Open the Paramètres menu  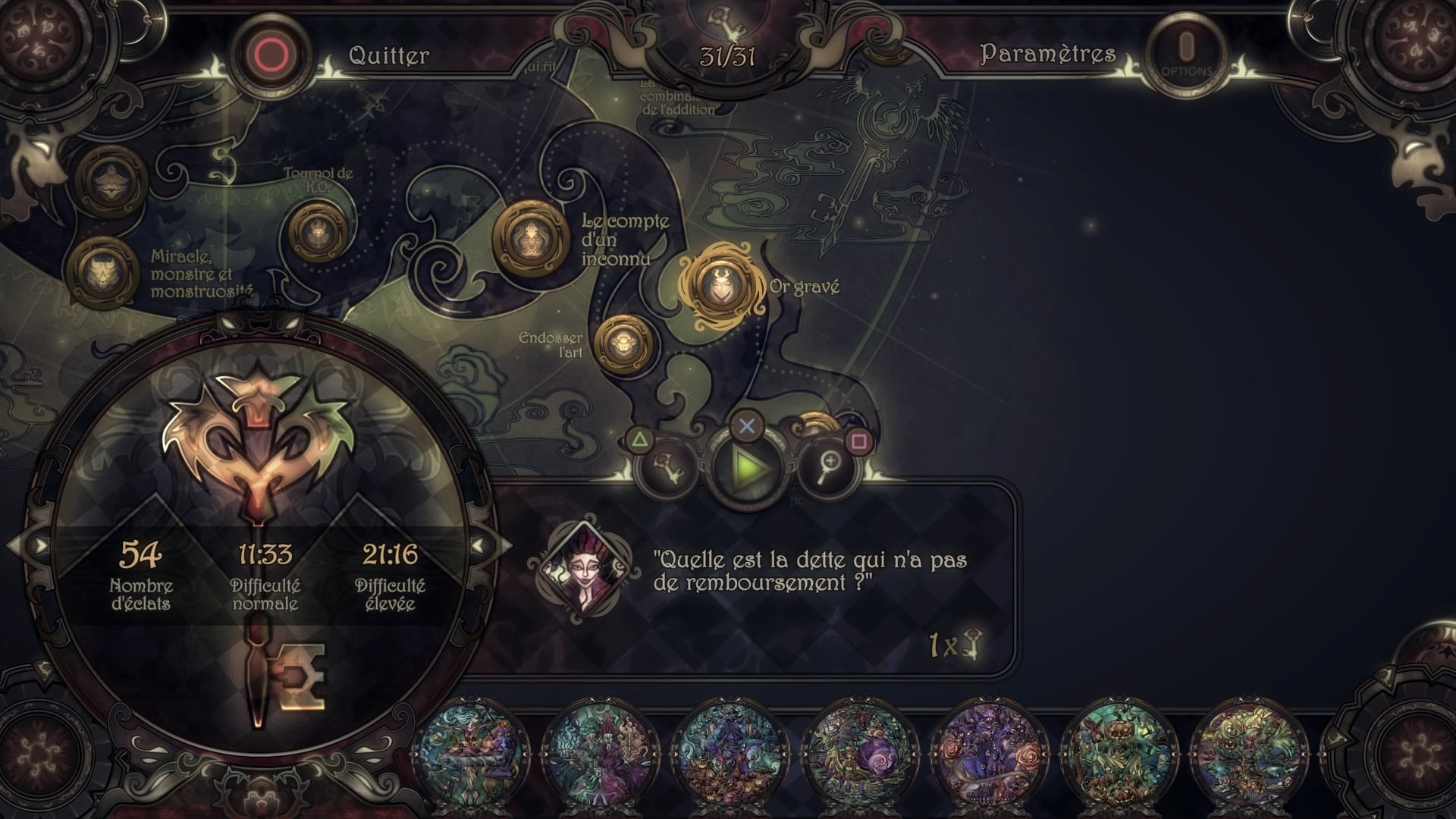coord(1047,54)
